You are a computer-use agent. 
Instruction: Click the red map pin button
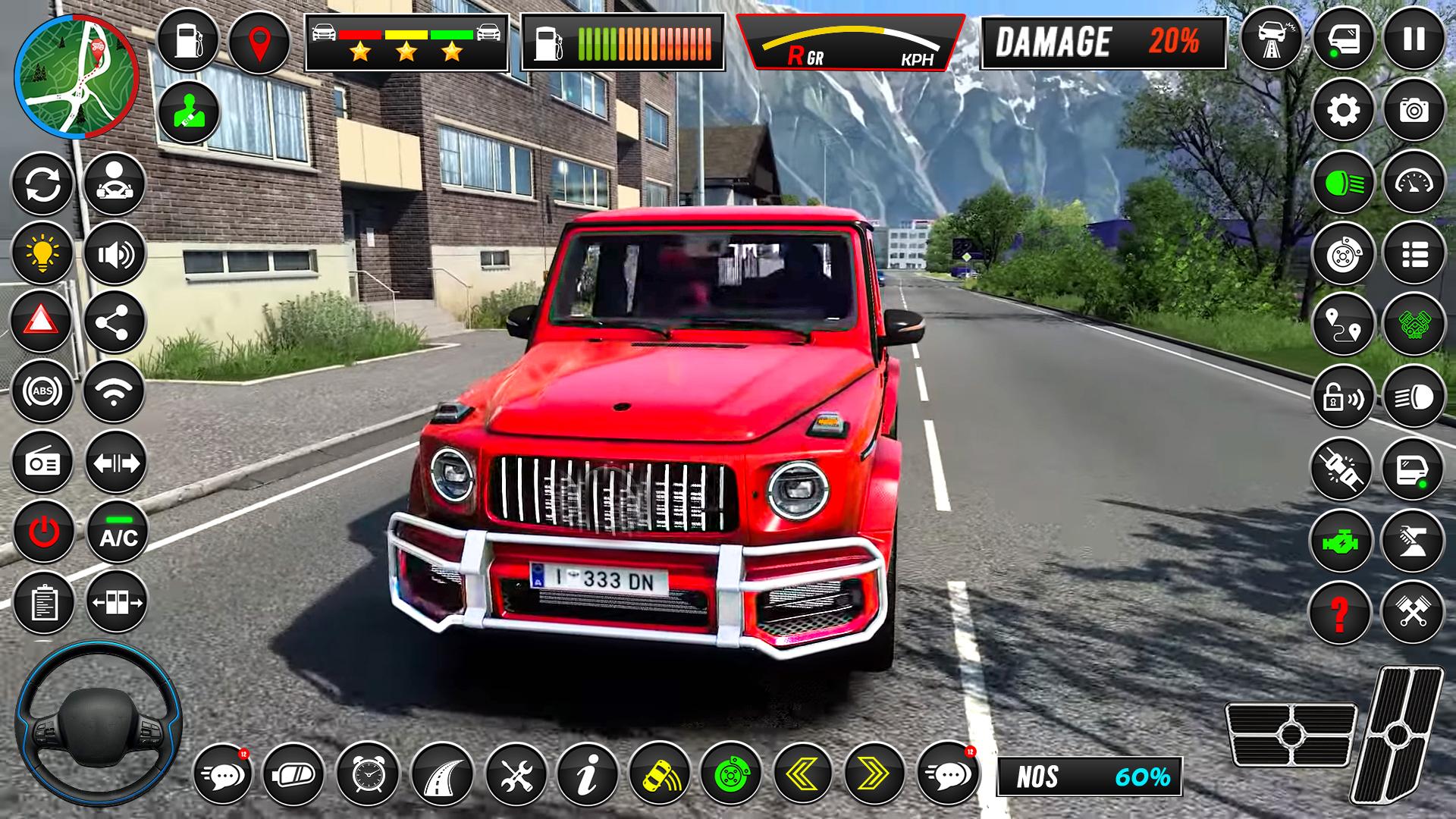tap(259, 42)
